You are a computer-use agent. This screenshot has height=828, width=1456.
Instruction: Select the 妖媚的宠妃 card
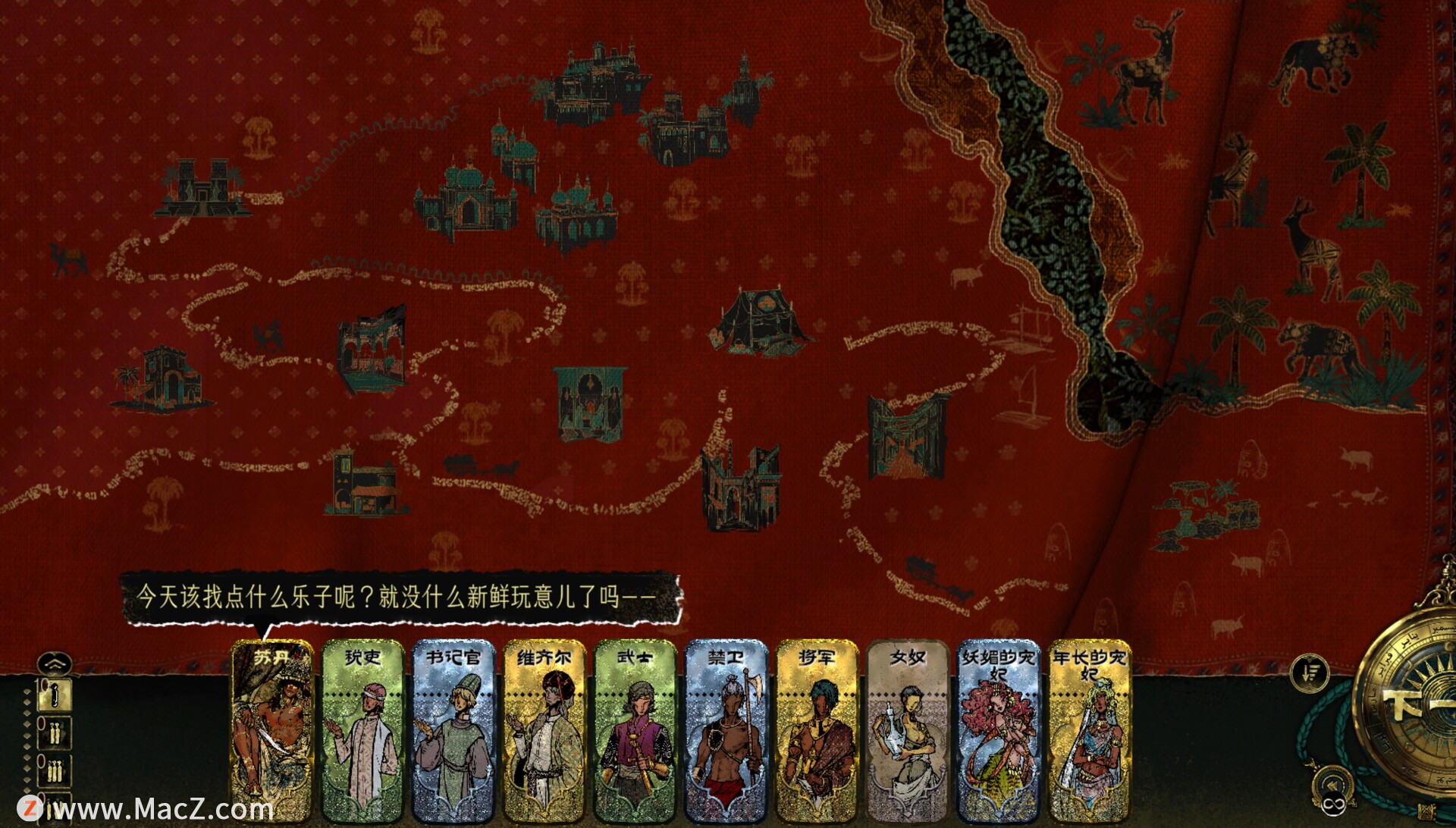[x=998, y=732]
